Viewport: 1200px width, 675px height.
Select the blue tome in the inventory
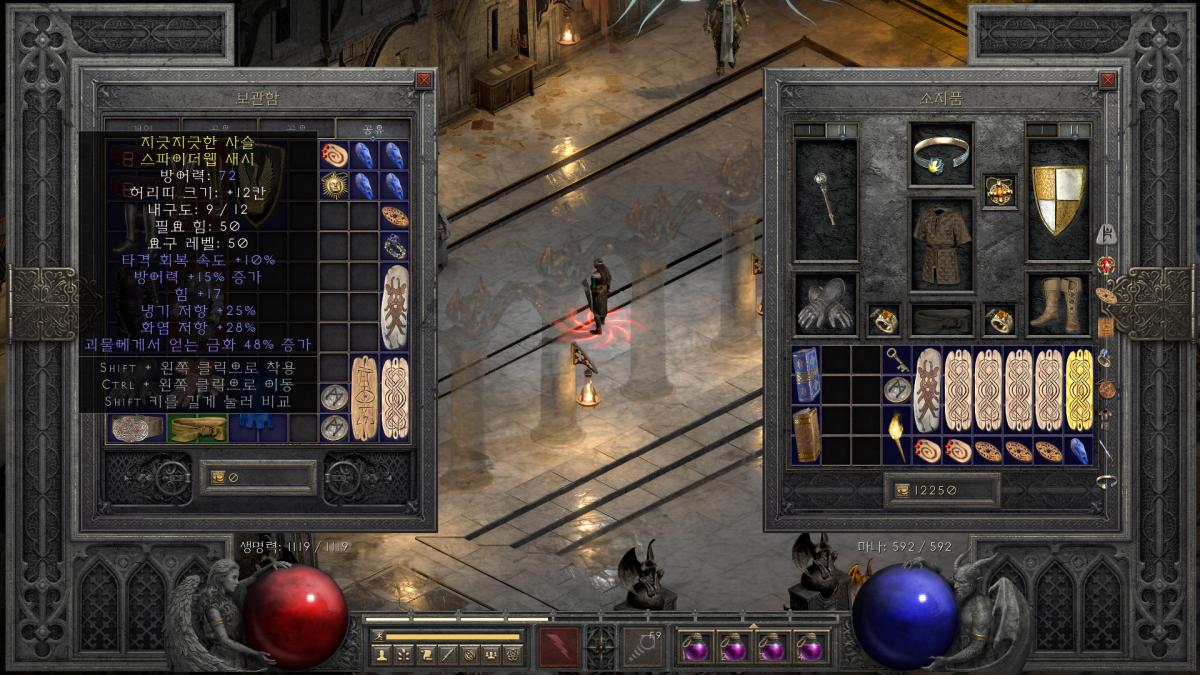click(806, 376)
